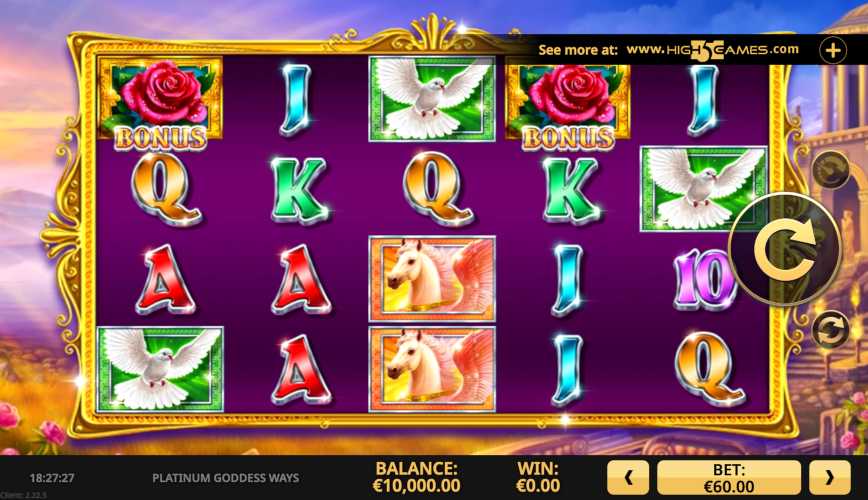This screenshot has height=500, width=868.
Task: Increase the bet with the right arrow
Action: point(829,478)
